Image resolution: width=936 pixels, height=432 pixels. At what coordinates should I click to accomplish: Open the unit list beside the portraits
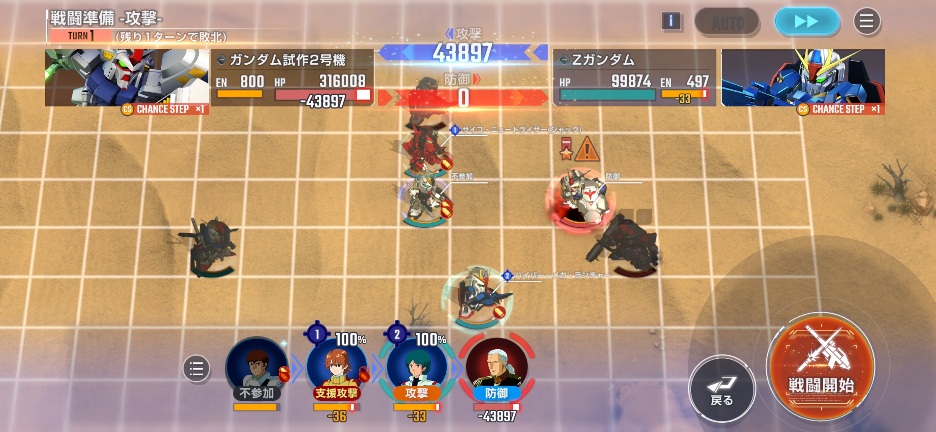[x=197, y=369]
